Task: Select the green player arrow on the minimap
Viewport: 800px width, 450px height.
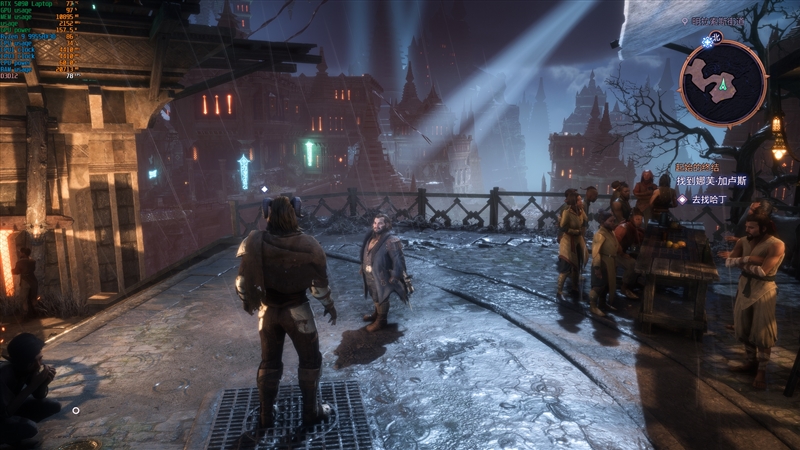Action: 722,86
